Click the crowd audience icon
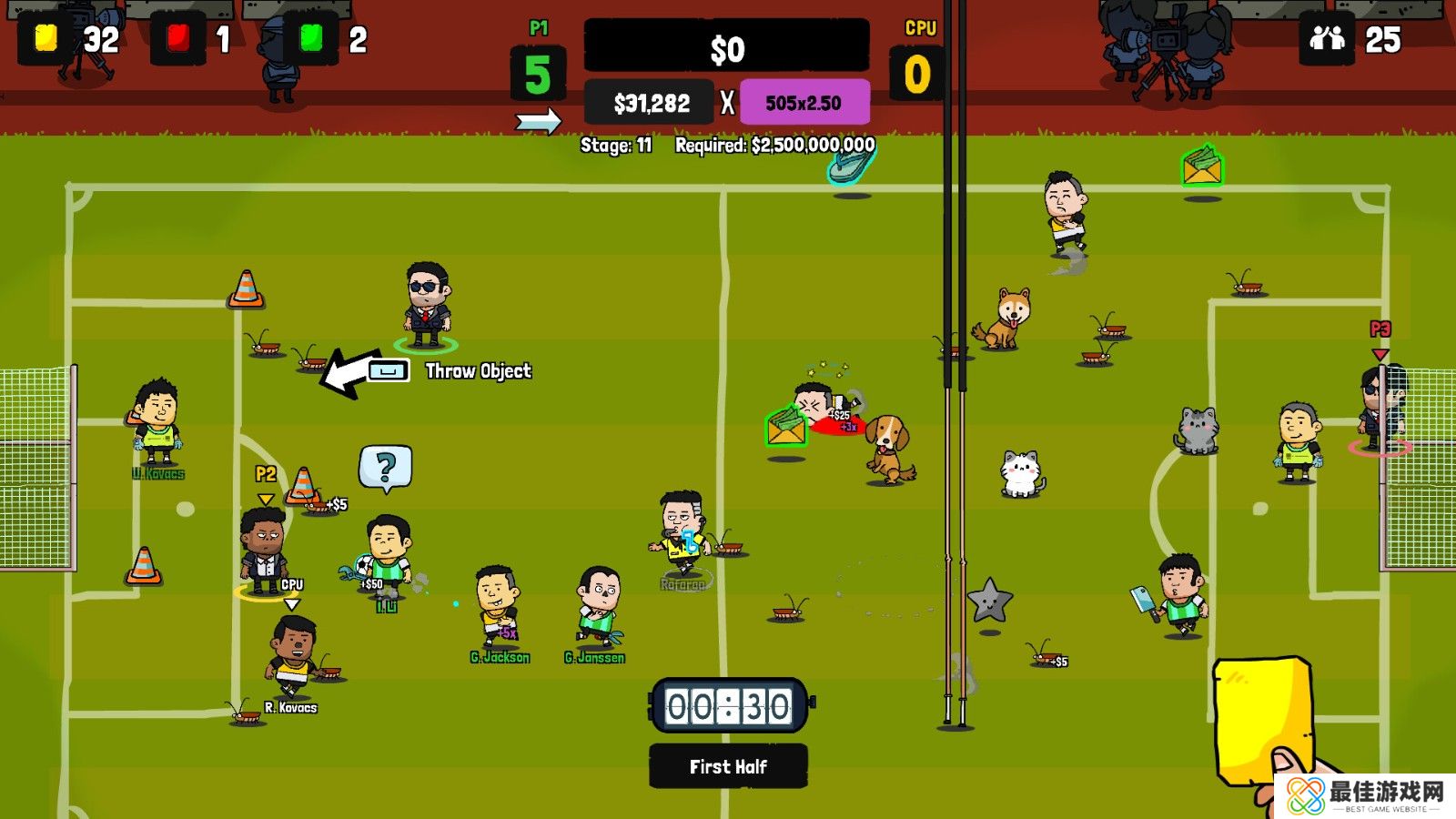The image size is (1456, 819). (x=1327, y=39)
